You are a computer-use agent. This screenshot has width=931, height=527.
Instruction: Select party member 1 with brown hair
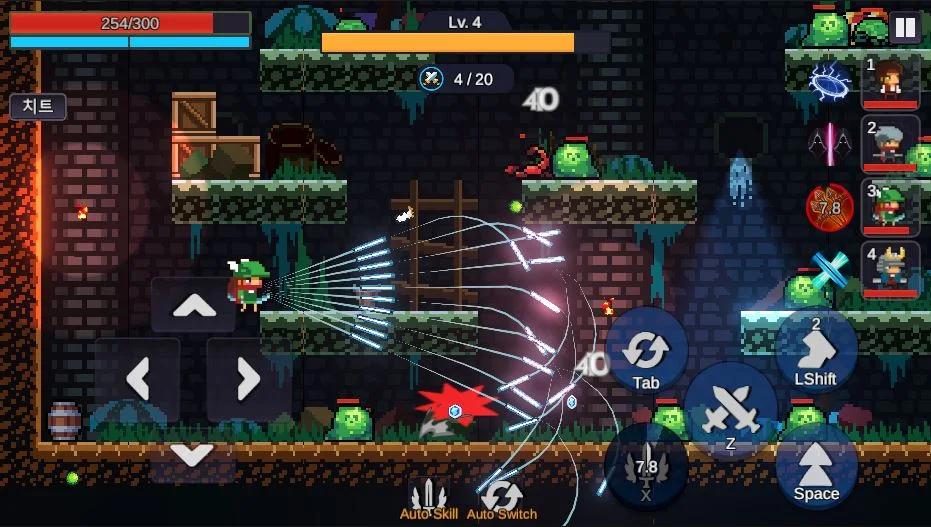(x=890, y=81)
